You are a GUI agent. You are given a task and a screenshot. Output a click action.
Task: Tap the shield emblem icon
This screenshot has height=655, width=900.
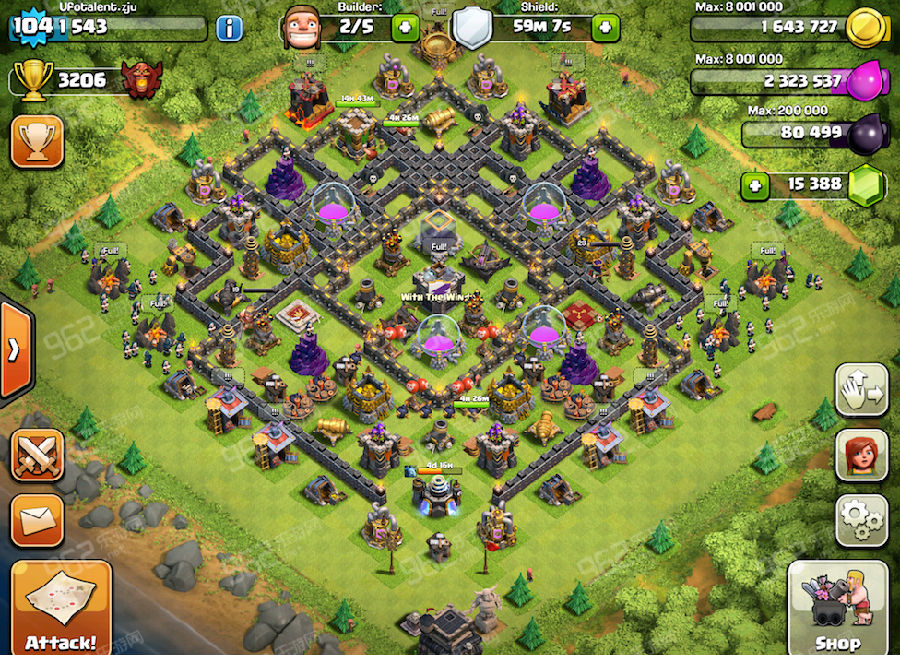tap(474, 27)
